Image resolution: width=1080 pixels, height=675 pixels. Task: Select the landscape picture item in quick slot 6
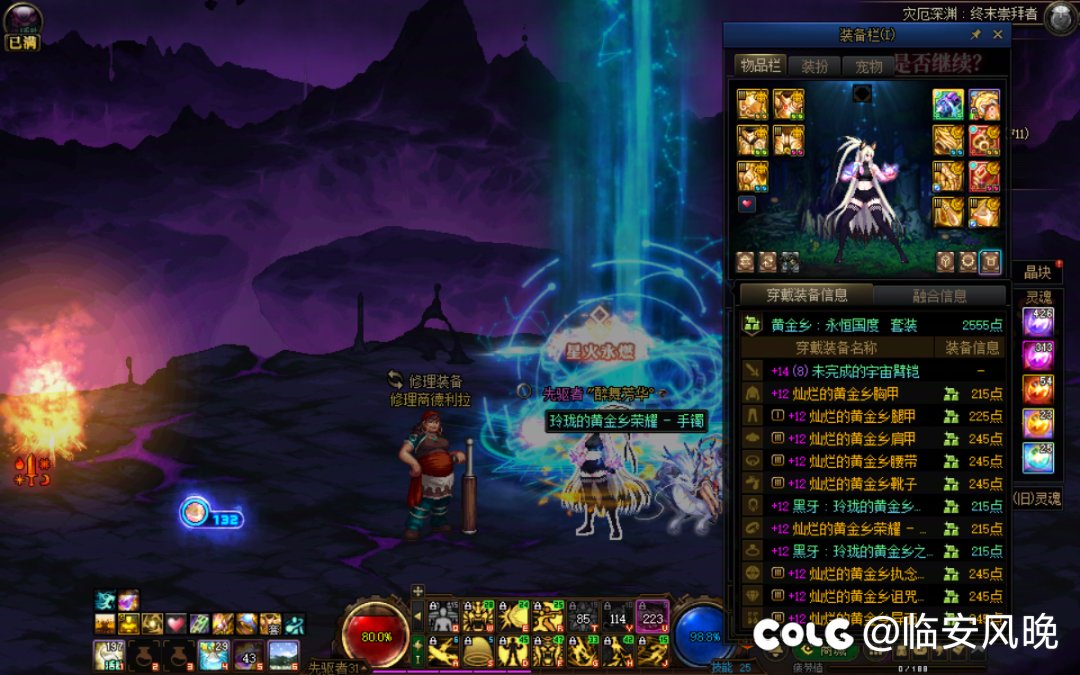pos(283,655)
